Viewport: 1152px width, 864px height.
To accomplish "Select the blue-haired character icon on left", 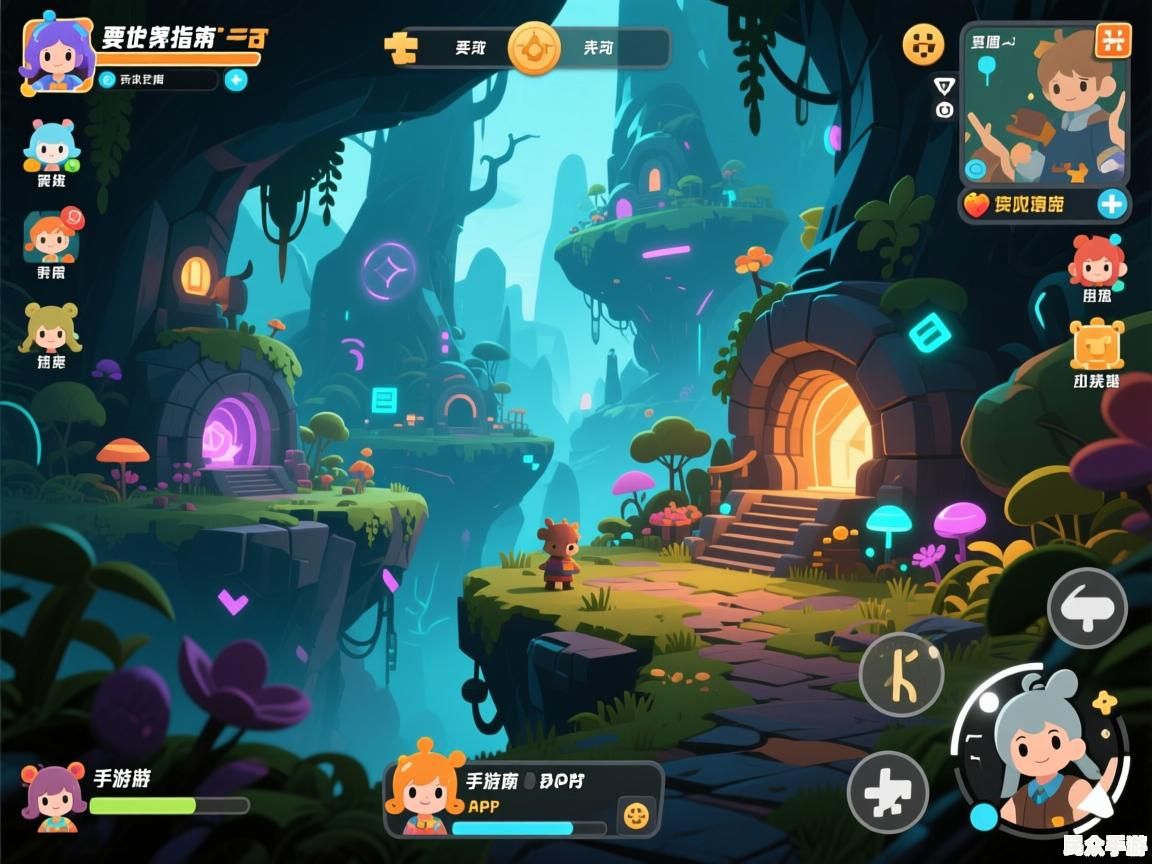I will 51,148.
